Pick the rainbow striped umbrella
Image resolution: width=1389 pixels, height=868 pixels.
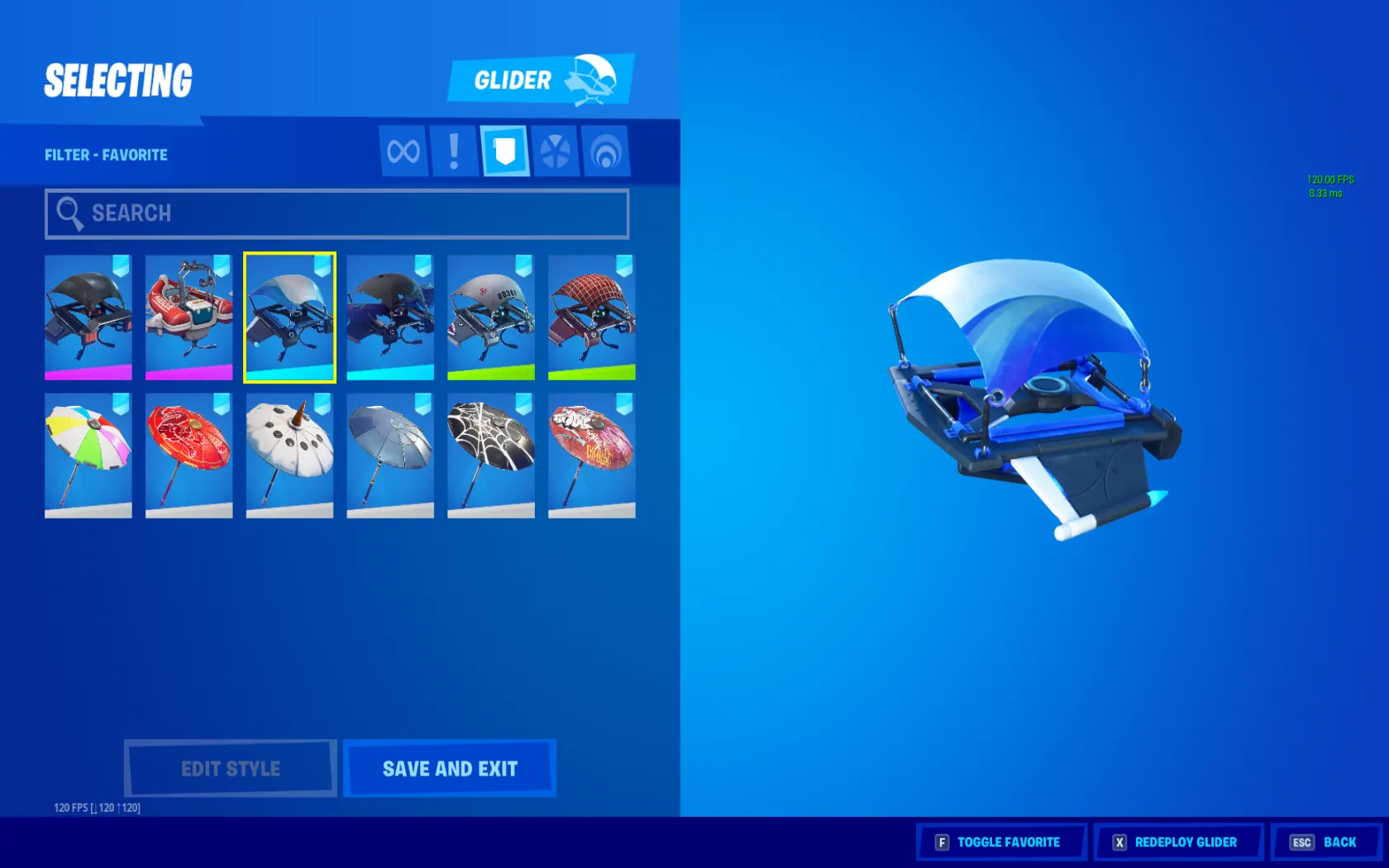(x=88, y=455)
